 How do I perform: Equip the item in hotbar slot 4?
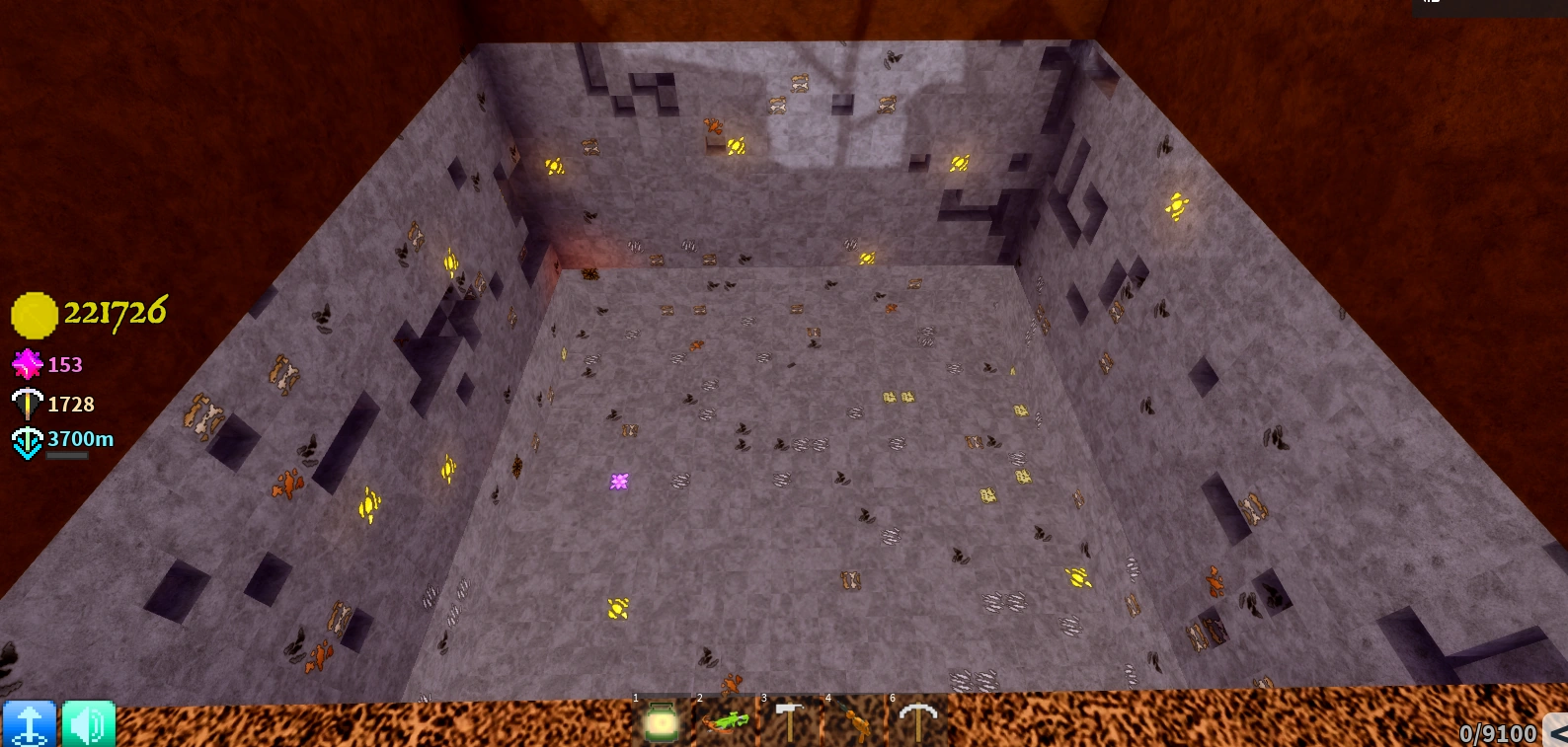[x=858, y=722]
